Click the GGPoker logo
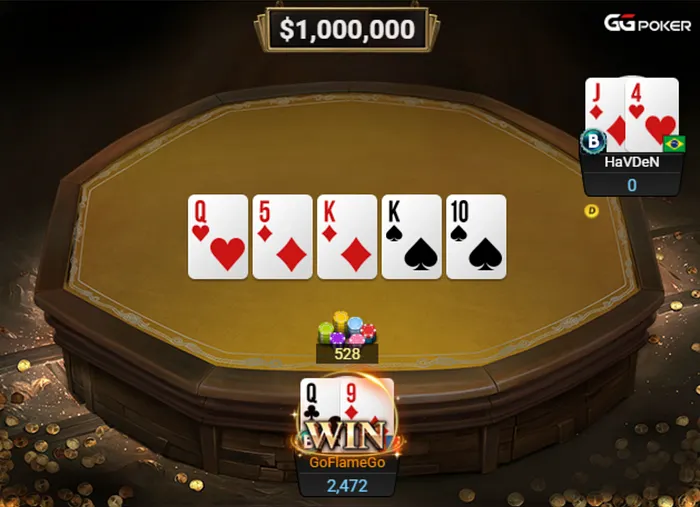 [645, 23]
